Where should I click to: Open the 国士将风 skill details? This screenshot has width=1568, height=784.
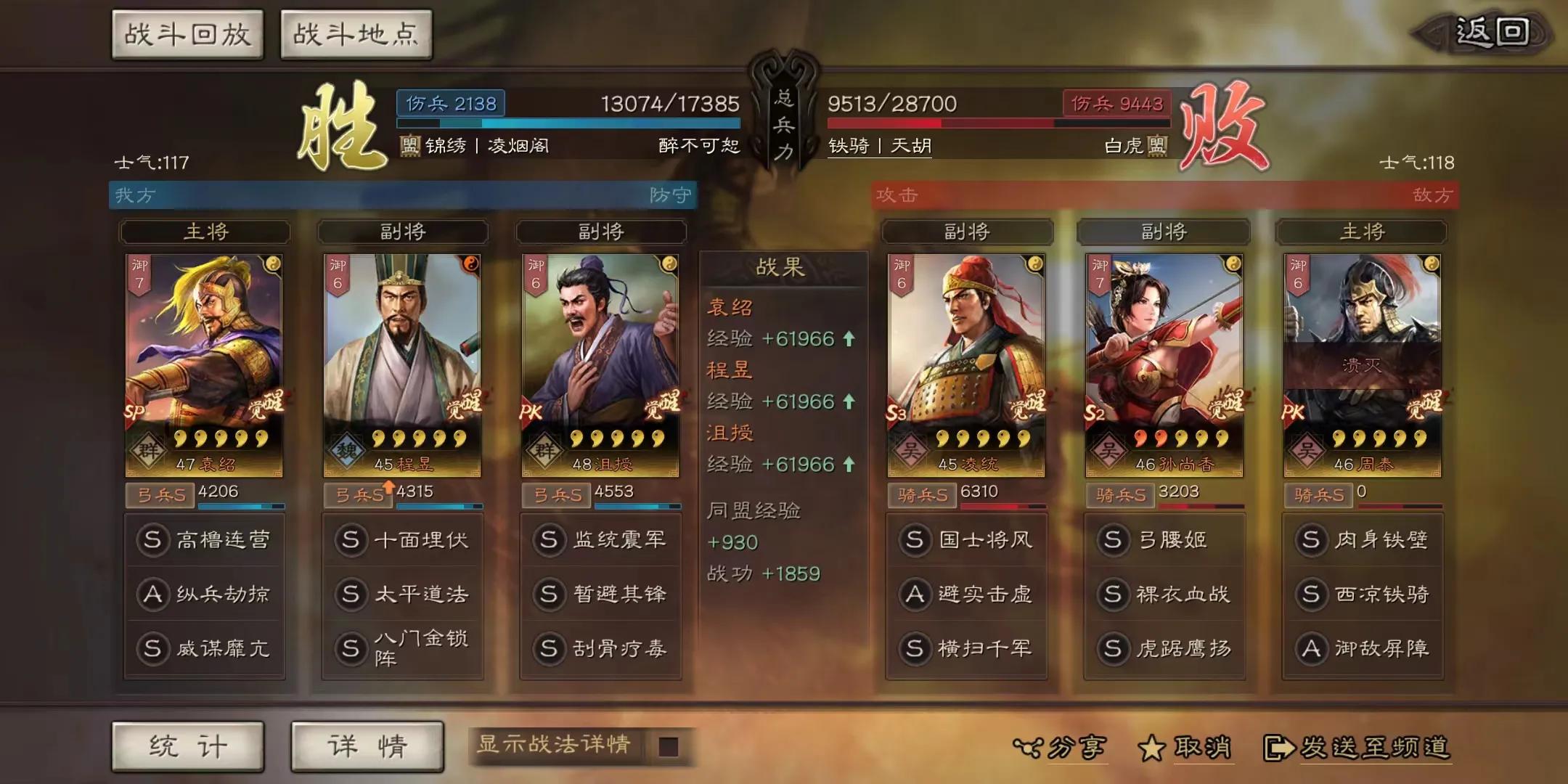click(x=967, y=539)
